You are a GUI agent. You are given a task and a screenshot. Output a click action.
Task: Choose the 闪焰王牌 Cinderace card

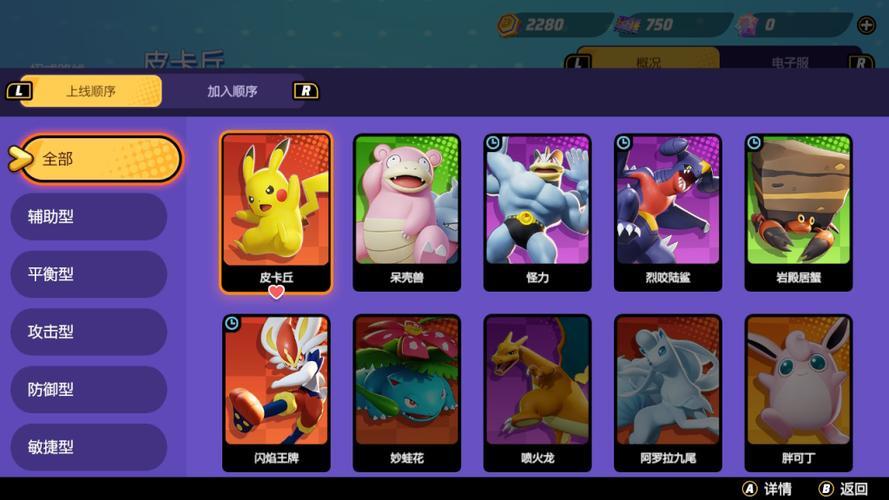276,393
